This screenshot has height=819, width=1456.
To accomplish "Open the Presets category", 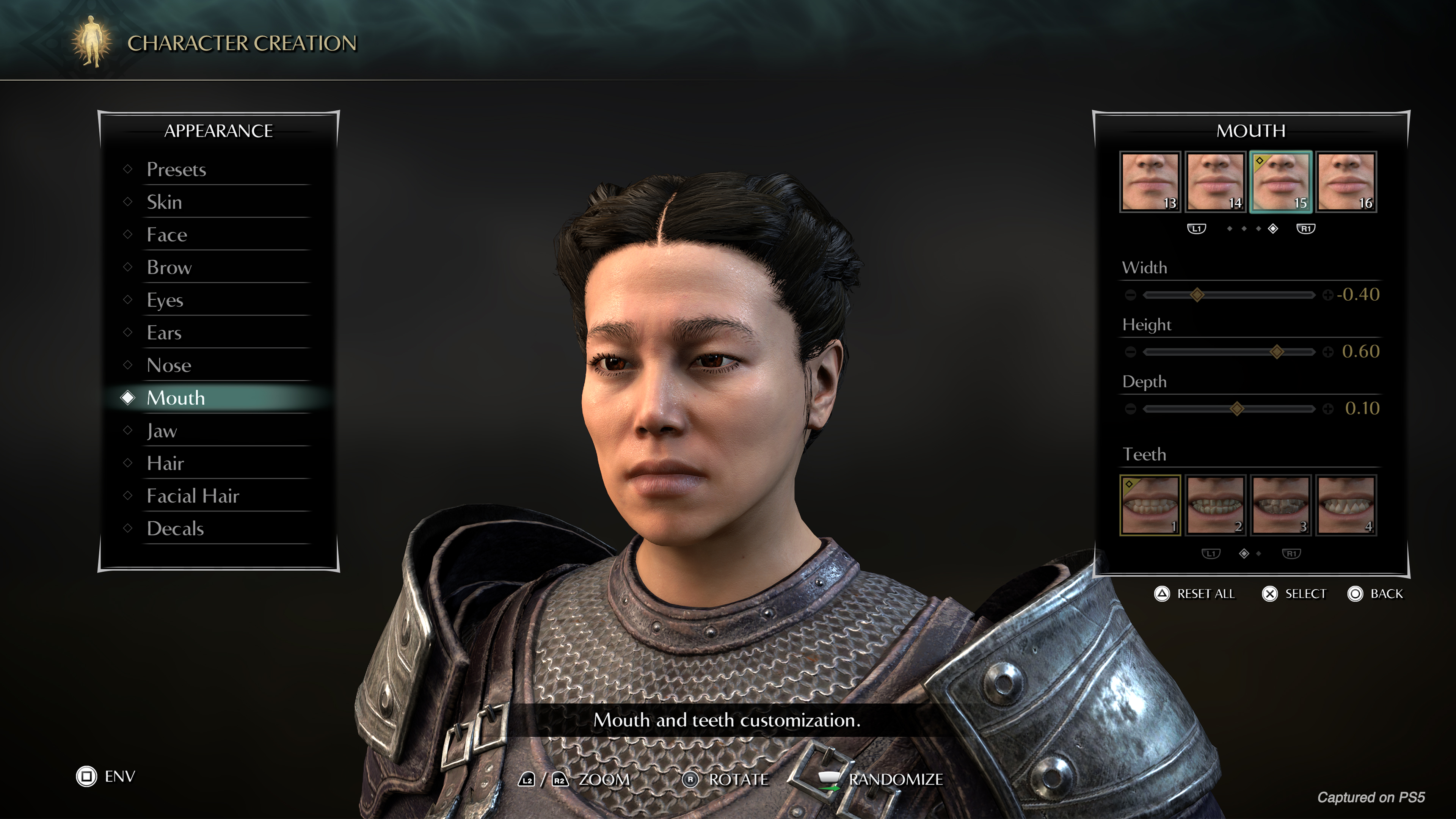I will [x=176, y=169].
